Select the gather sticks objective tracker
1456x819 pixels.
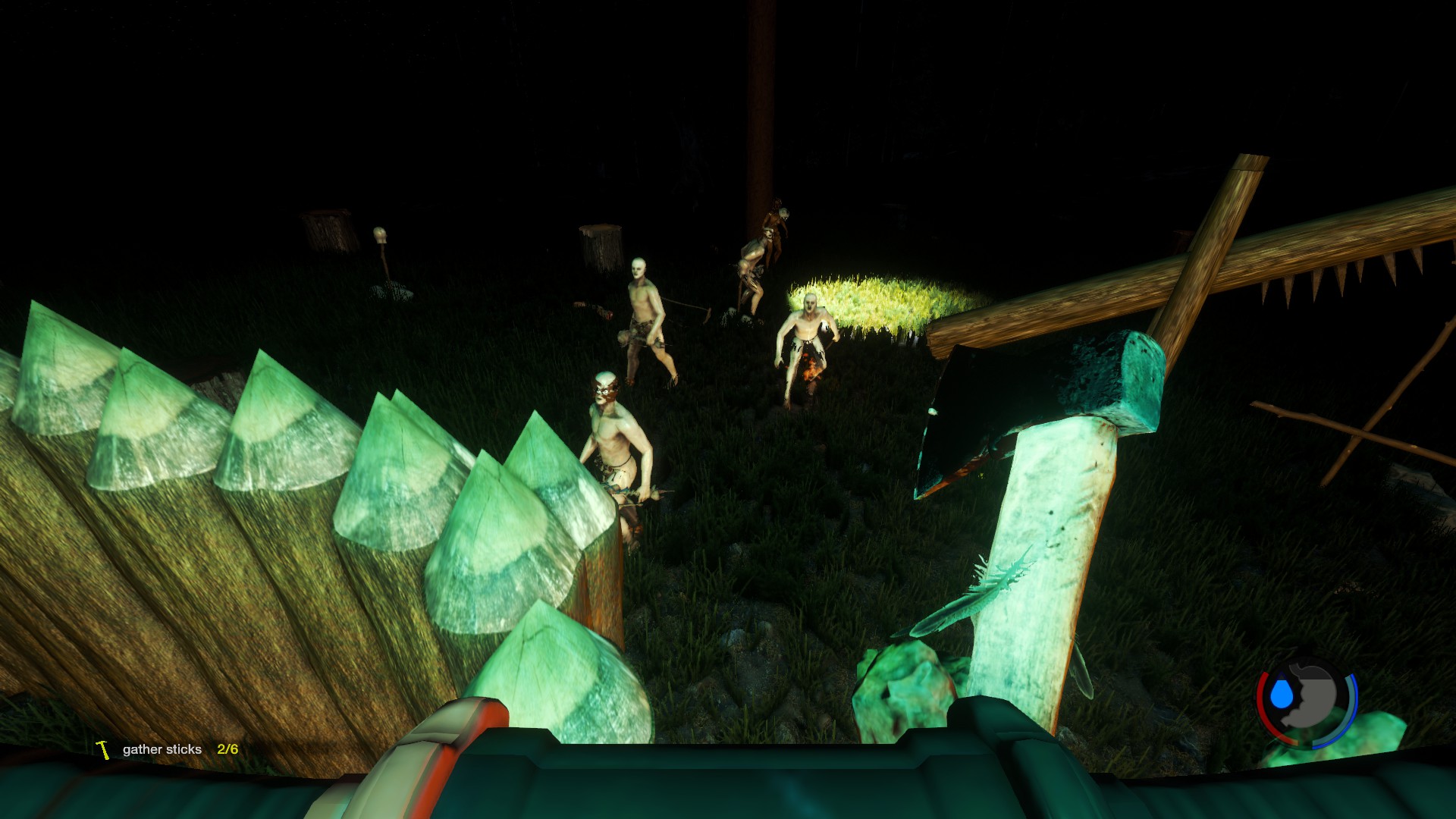(168, 749)
